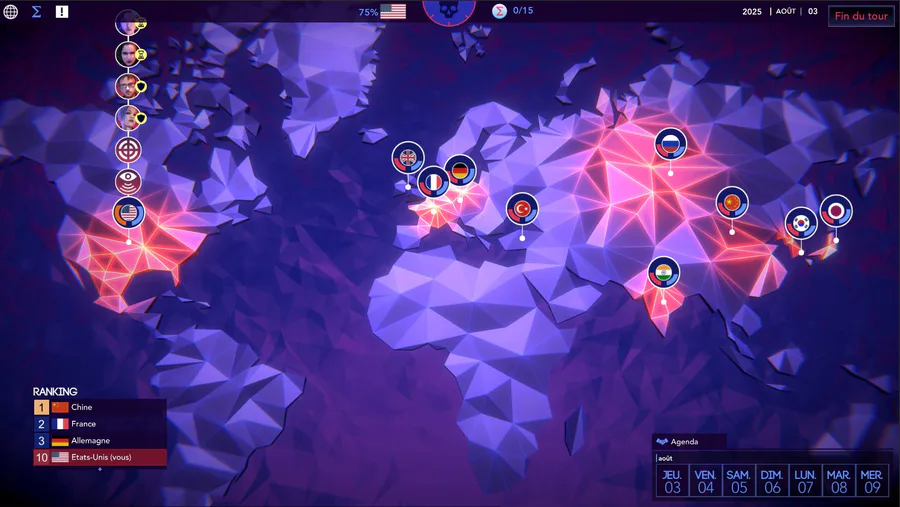Pick the India flag marker
Screen dimensions: 900x507
coord(663,272)
